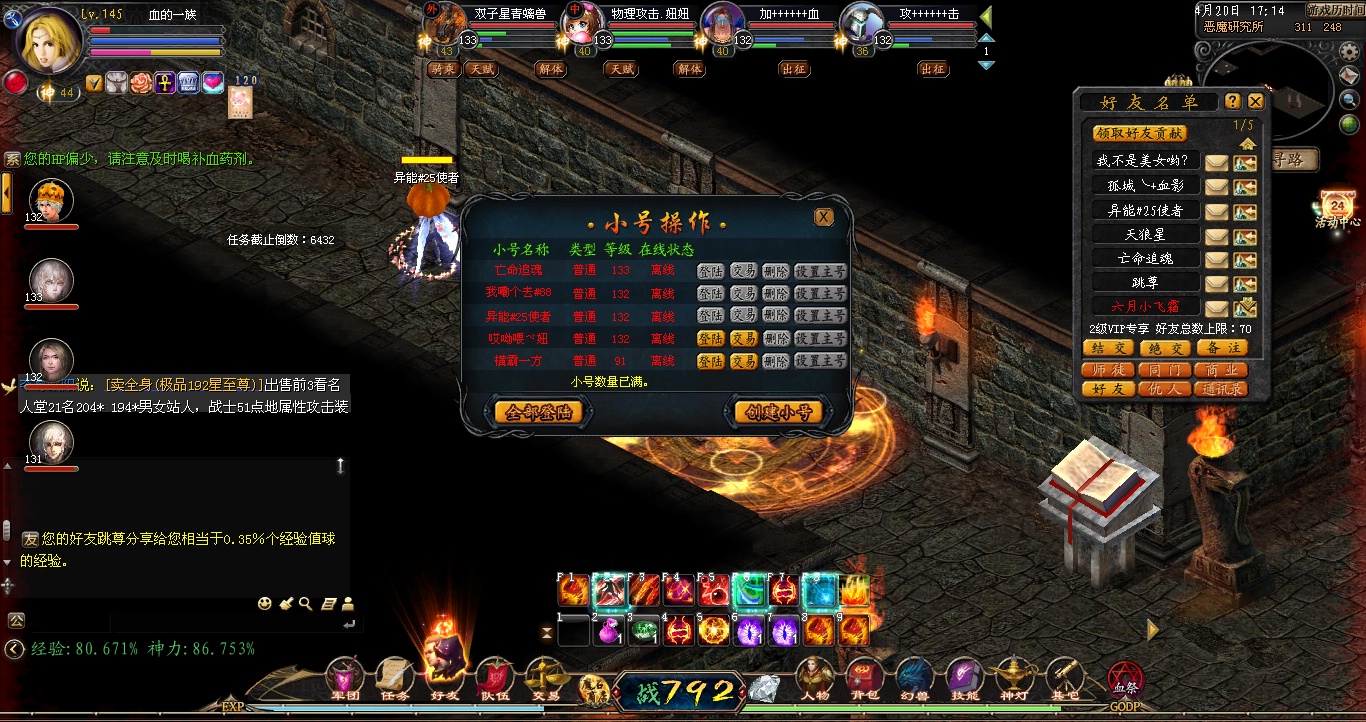The width and height of the screenshot is (1366, 722).
Task: Click the 结交 add friend button
Action: coord(1107,348)
